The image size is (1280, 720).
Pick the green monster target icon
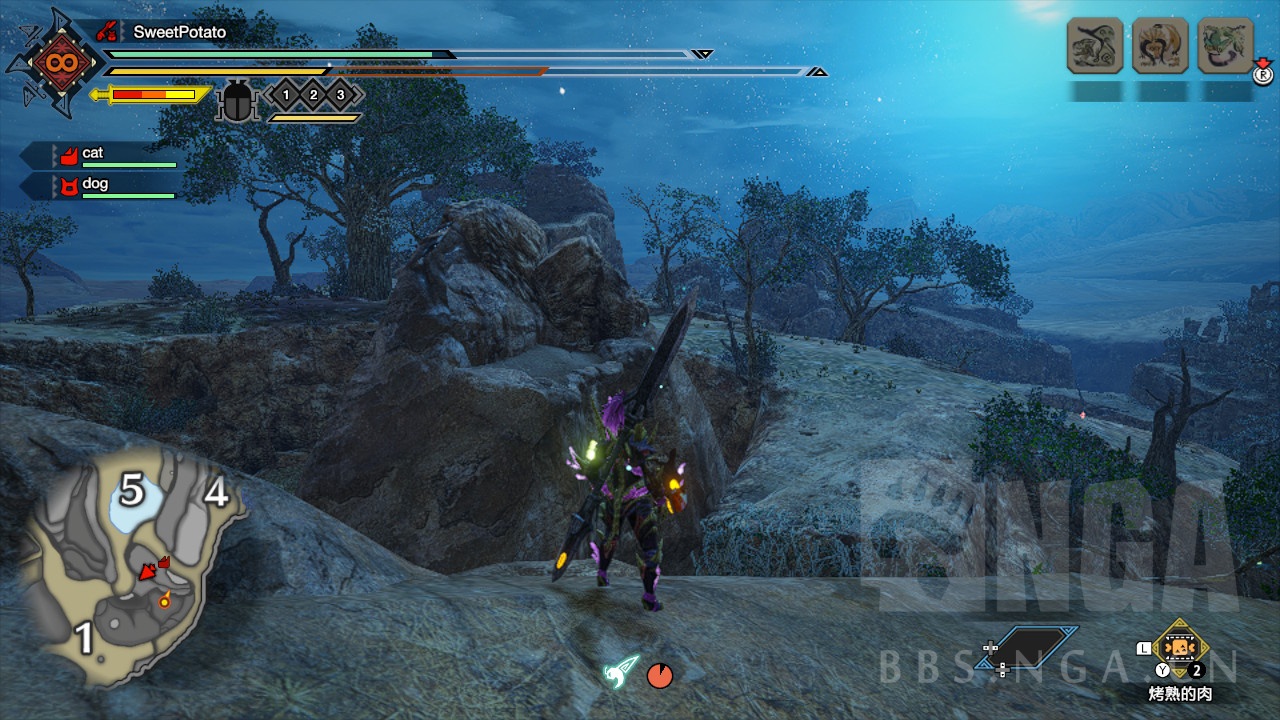coord(1225,46)
